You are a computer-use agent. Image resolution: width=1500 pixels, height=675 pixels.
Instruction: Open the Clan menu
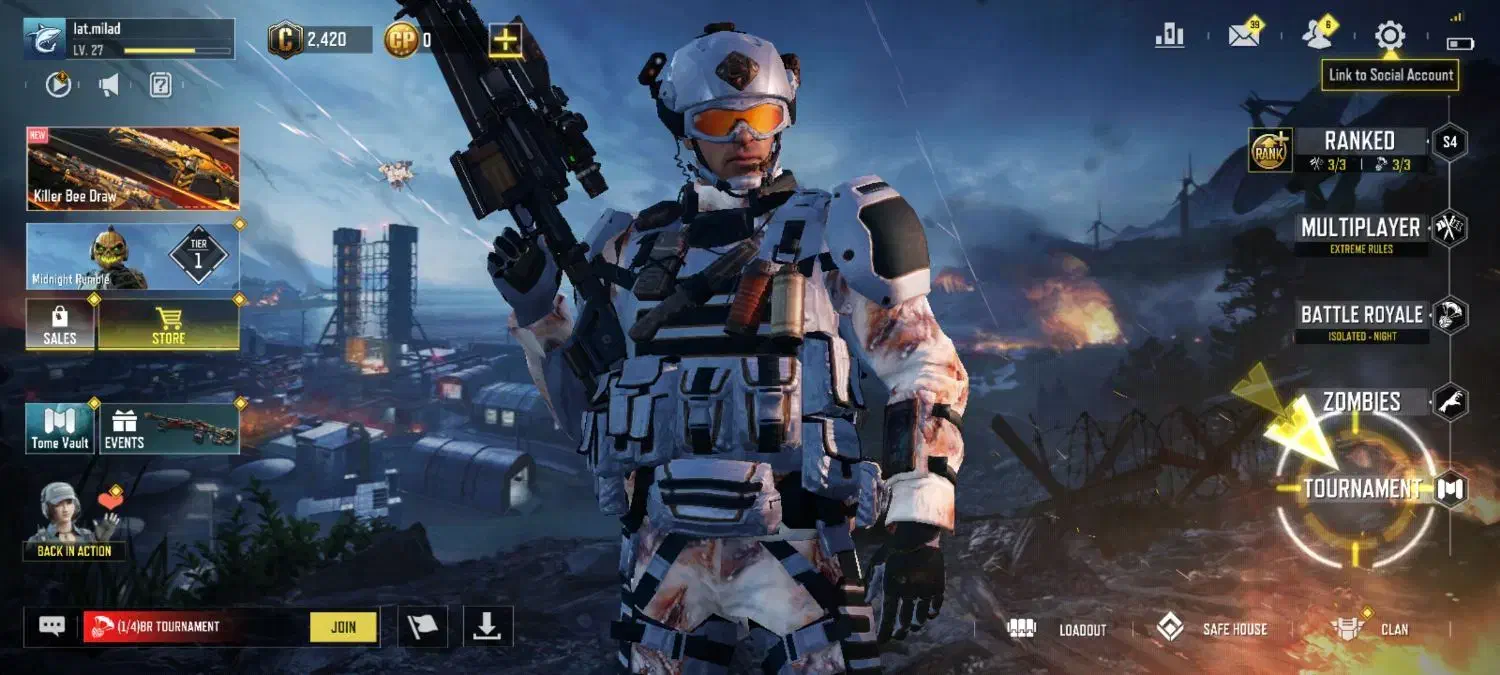[x=1370, y=629]
